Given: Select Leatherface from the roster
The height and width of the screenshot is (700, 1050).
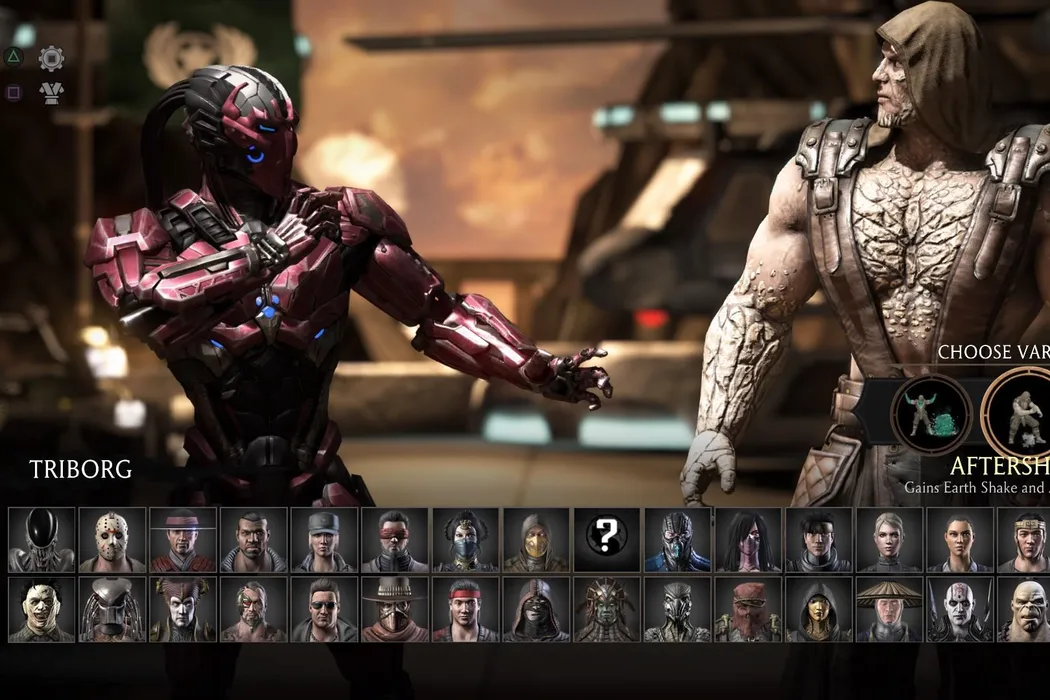Looking at the screenshot, I should [42, 610].
